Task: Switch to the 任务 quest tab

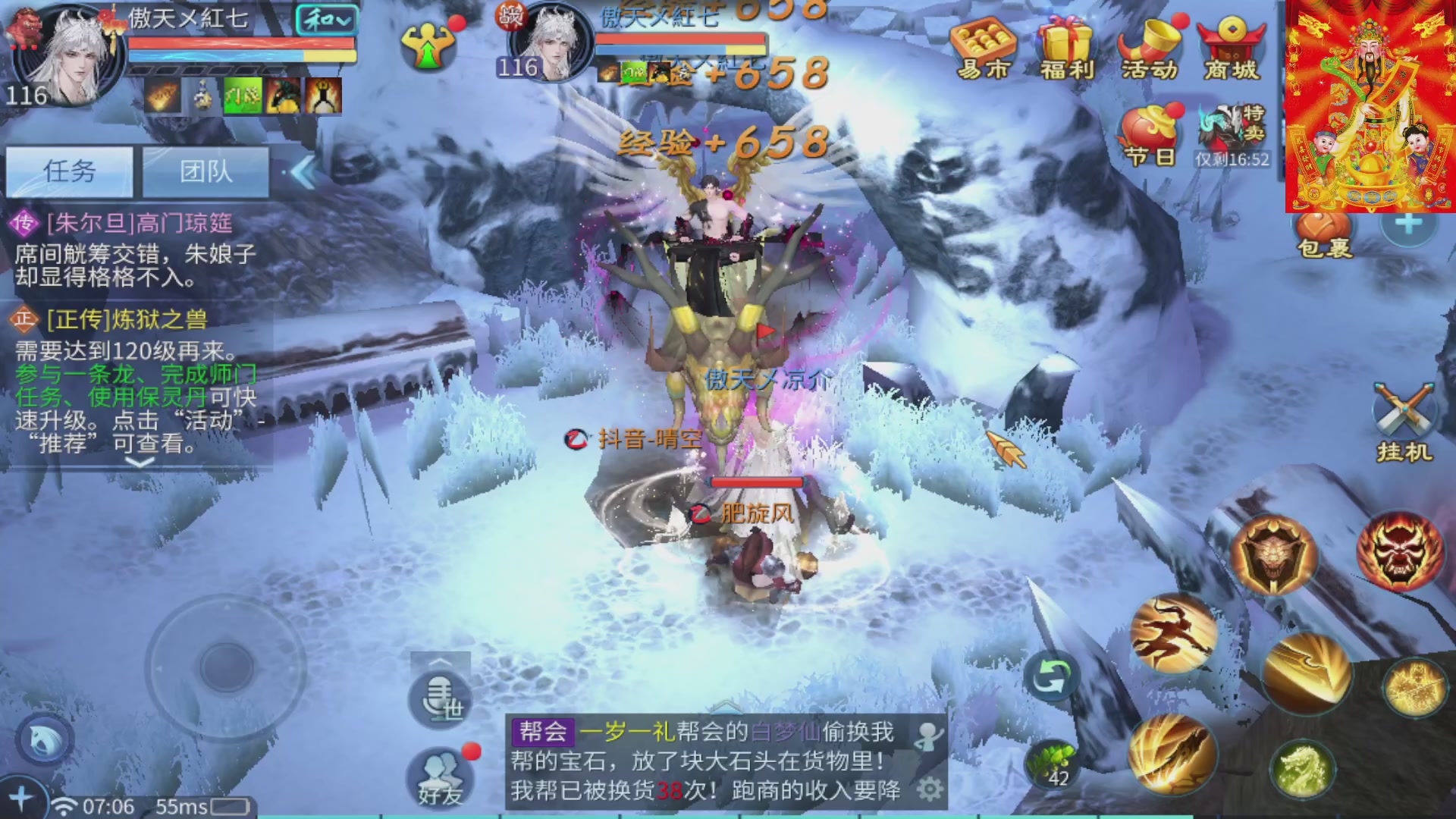Action: coord(70,172)
